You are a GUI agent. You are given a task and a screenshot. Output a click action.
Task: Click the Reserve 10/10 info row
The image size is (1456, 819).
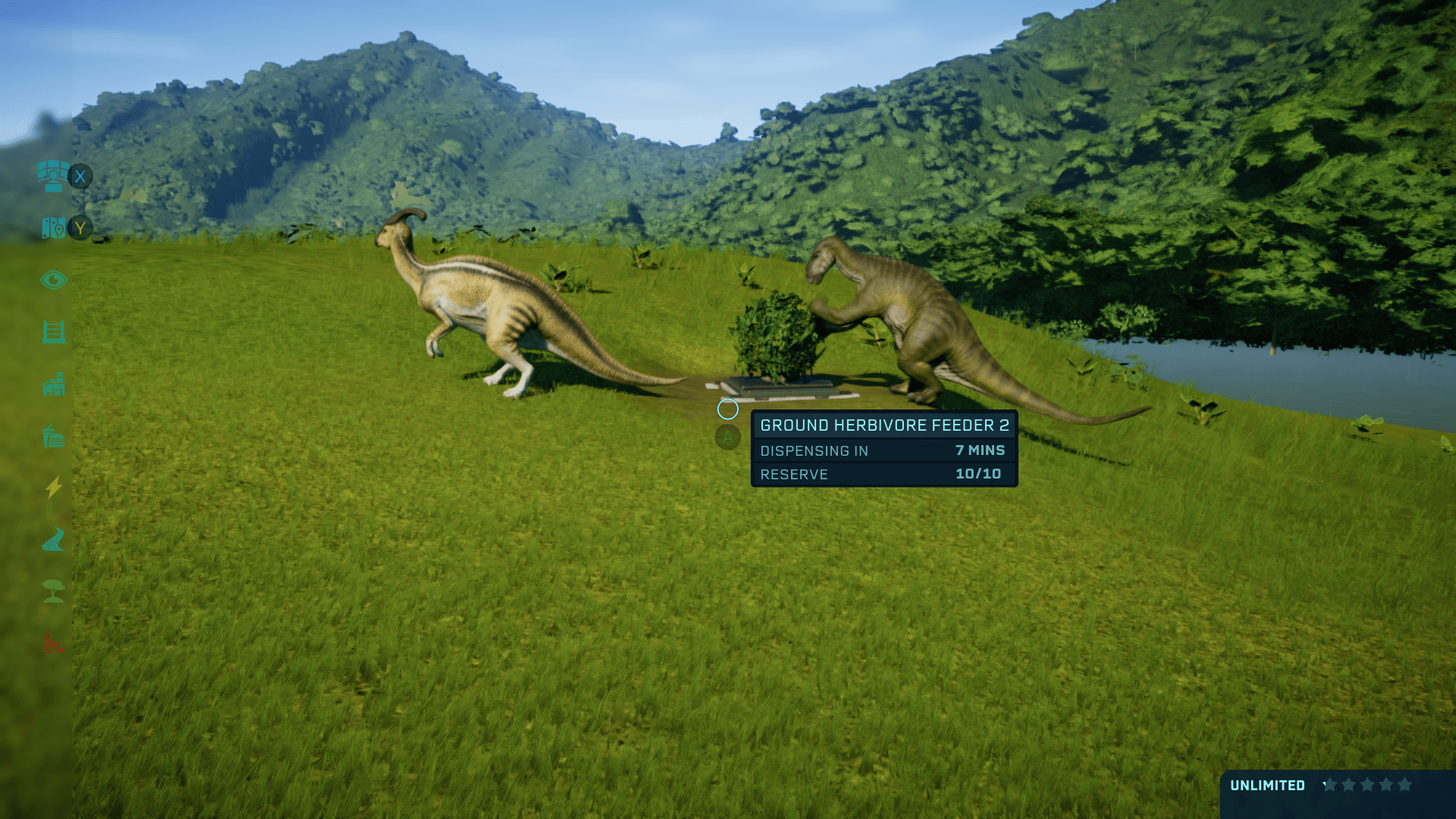pos(883,474)
